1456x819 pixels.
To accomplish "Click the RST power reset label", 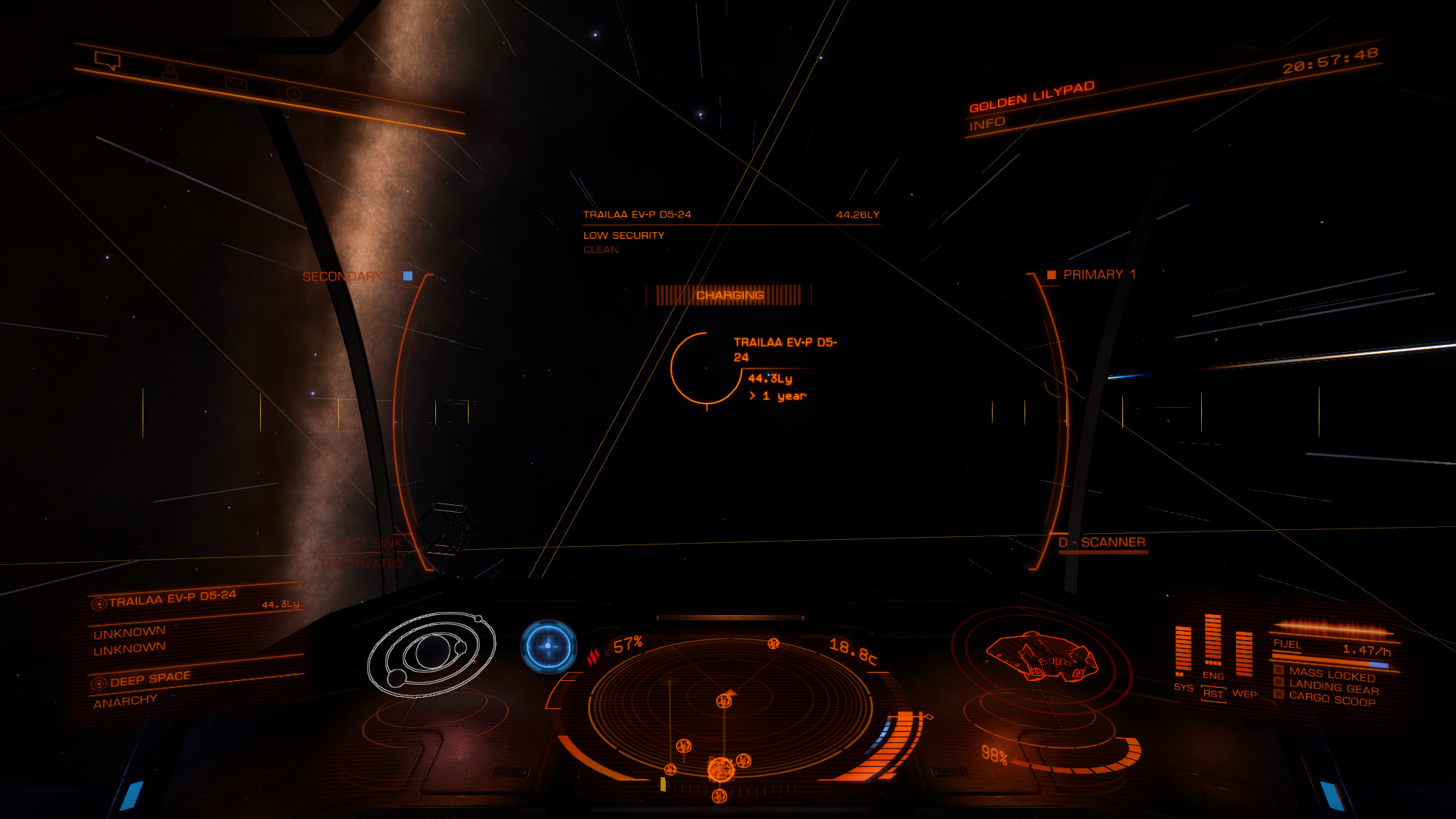I will click(x=1213, y=694).
